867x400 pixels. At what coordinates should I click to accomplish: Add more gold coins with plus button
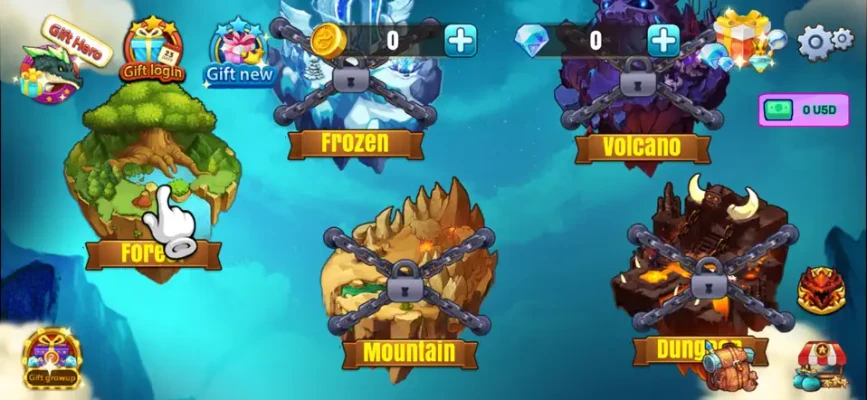click(x=460, y=40)
